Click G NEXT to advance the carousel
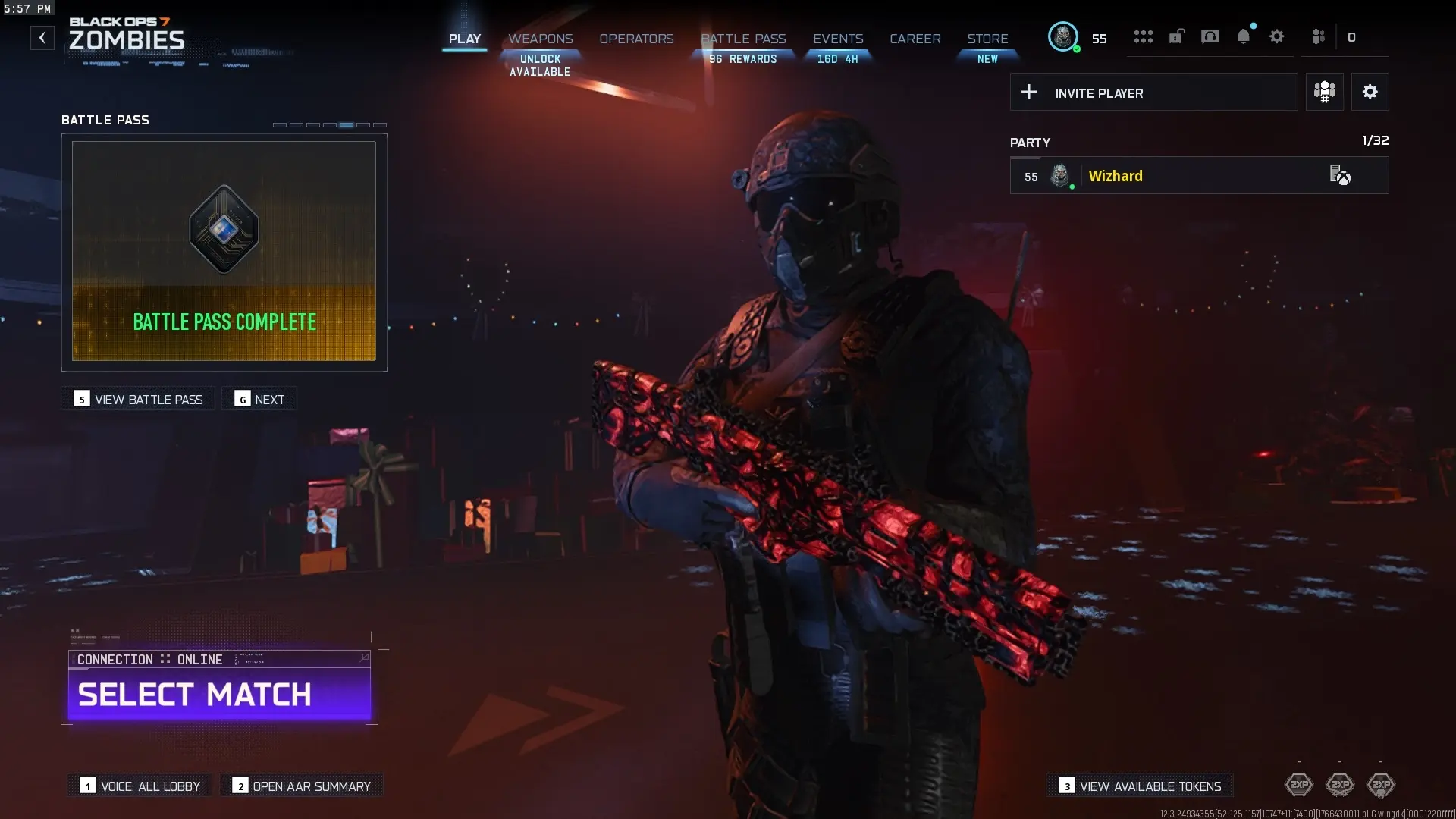This screenshot has height=819, width=1456. [259, 399]
